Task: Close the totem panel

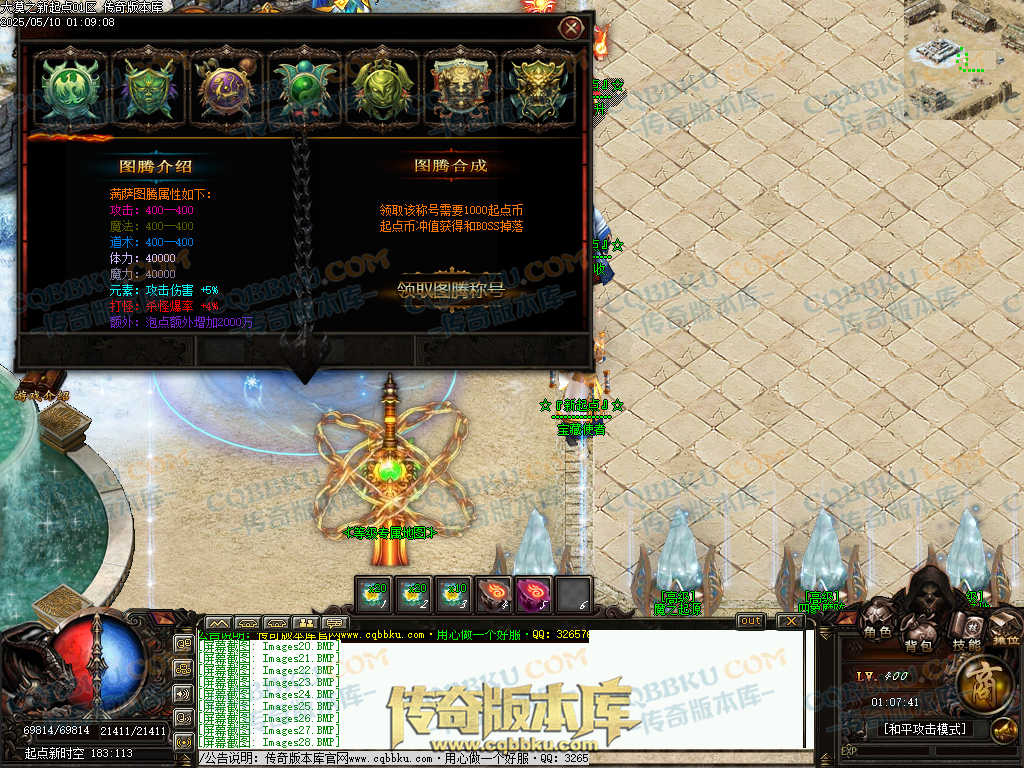Action: [571, 28]
